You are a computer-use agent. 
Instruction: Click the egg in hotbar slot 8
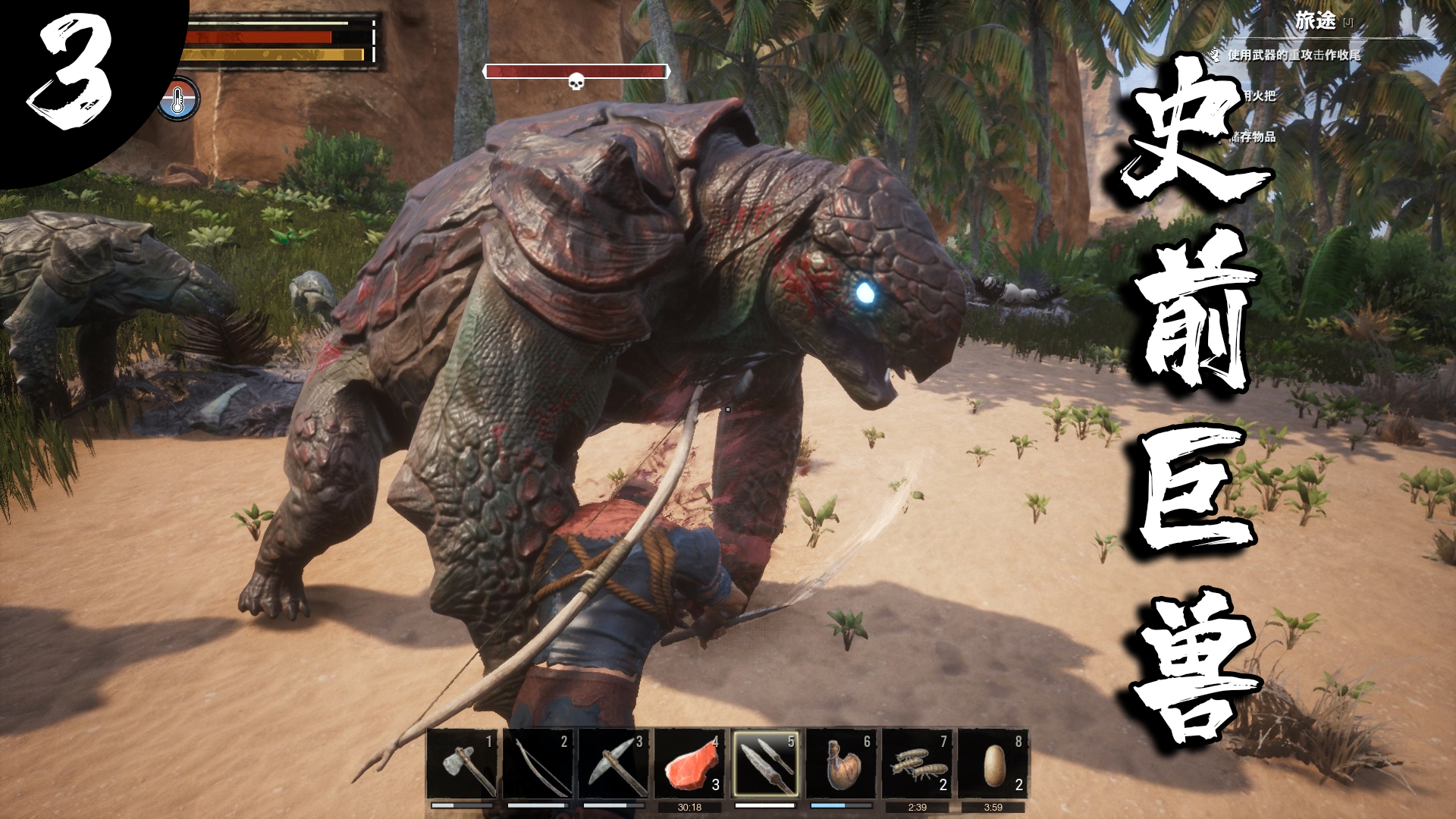[x=993, y=763]
